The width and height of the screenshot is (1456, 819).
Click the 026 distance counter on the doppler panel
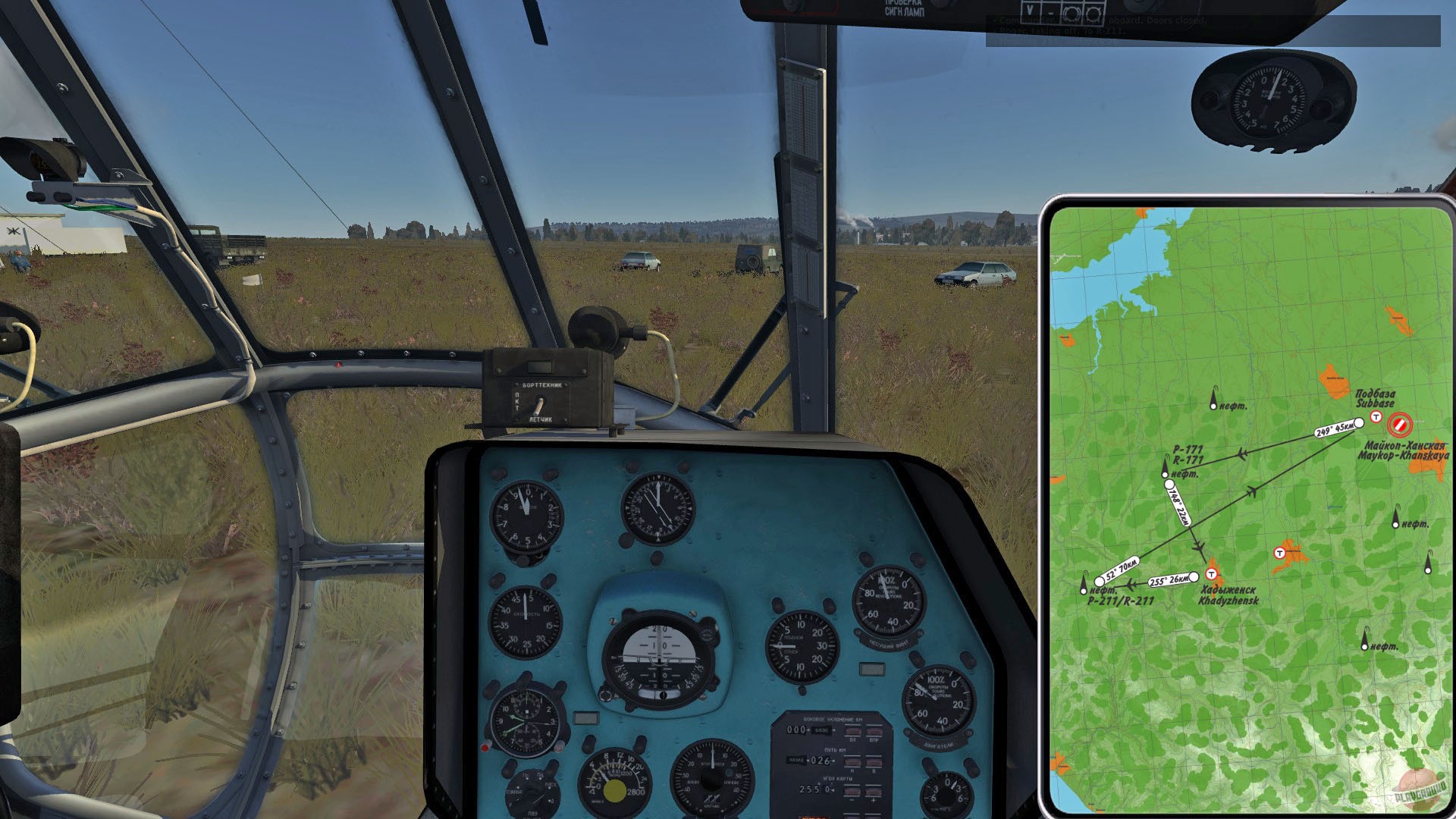[821, 761]
